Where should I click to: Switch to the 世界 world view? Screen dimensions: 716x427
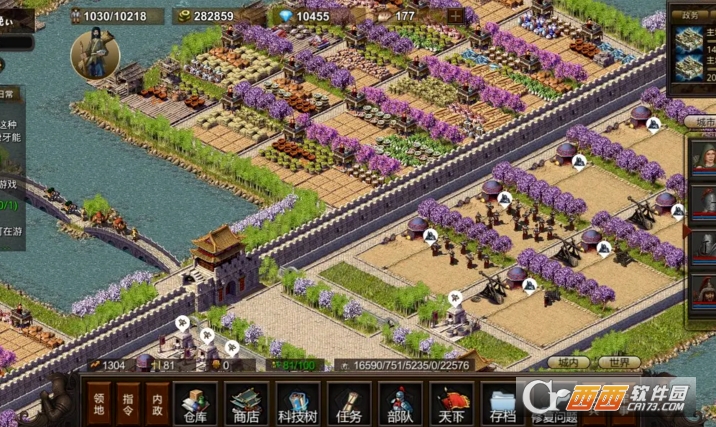click(620, 362)
